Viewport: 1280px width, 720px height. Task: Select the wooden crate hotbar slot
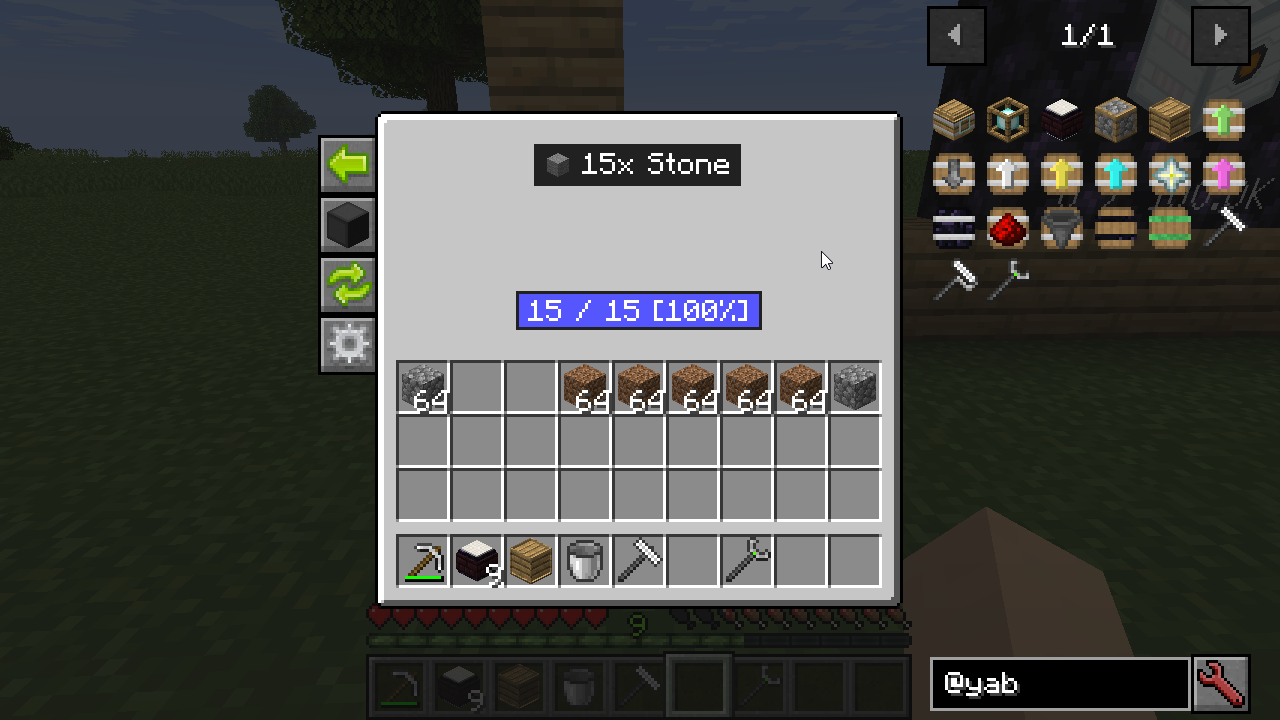[531, 561]
